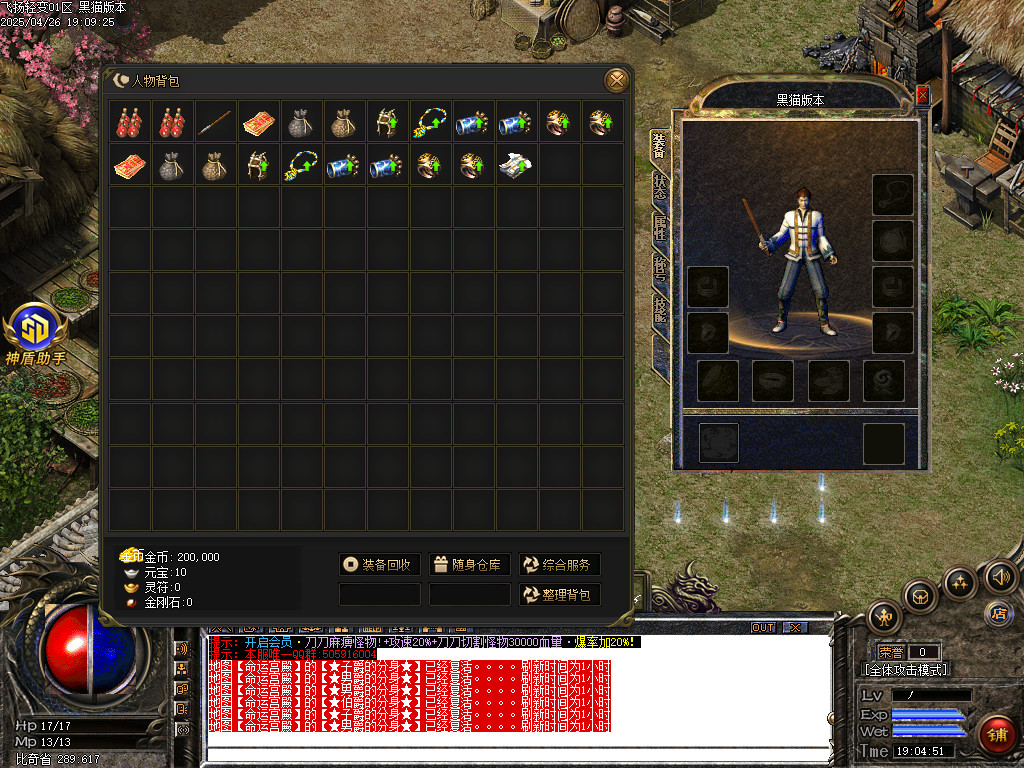Toggle the sound speaker button
Viewport: 1024px width, 768px height.
click(x=1001, y=577)
